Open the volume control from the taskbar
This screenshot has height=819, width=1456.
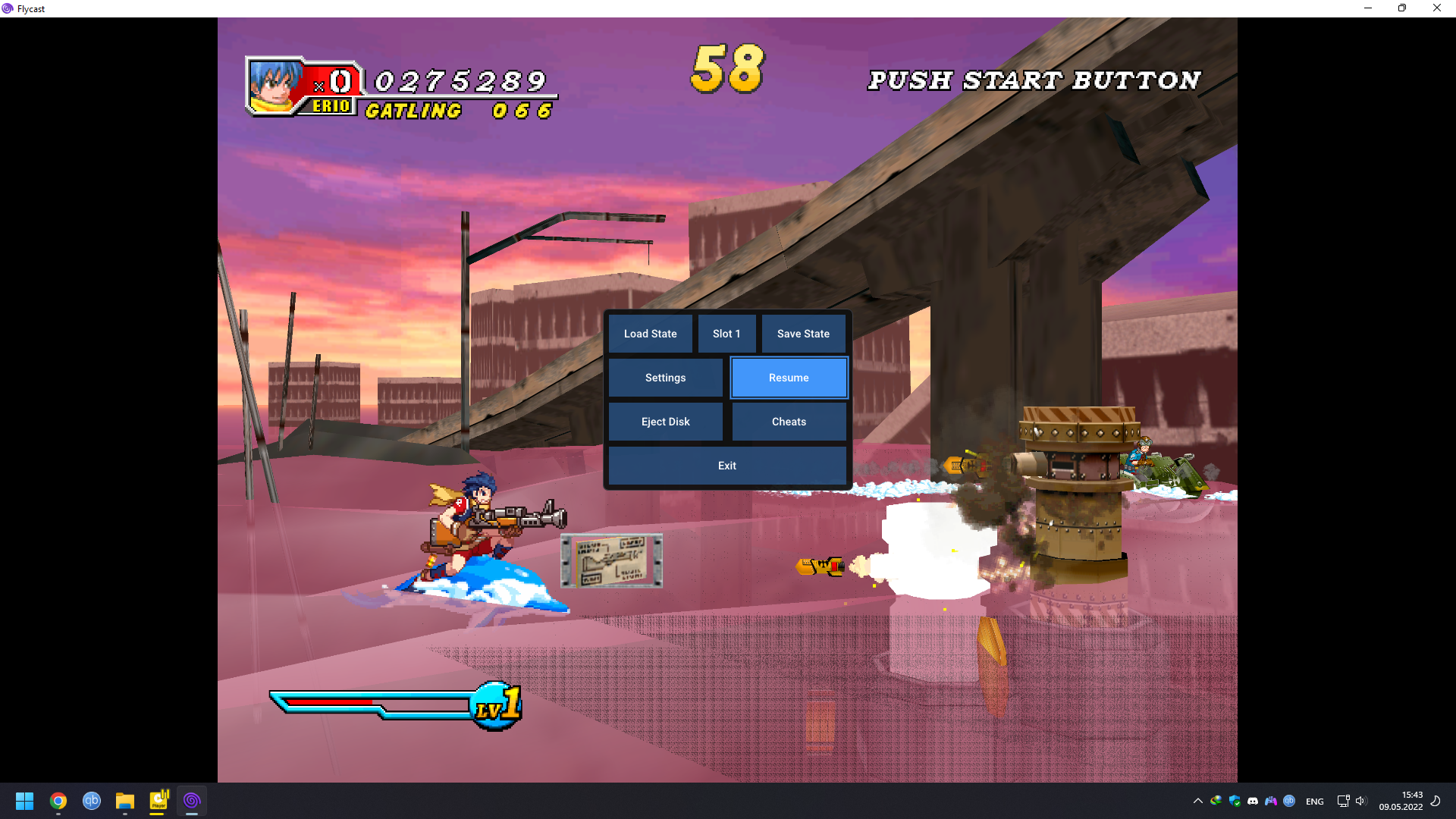pos(1363,801)
